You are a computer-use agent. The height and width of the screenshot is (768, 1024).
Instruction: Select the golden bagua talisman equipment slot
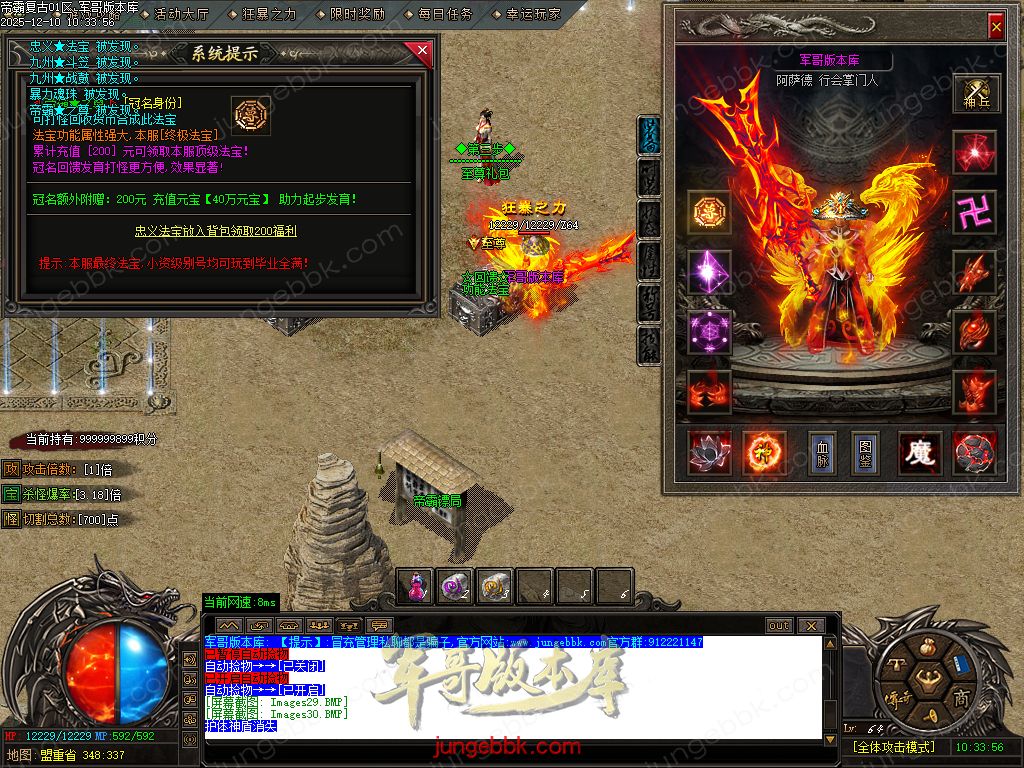click(x=709, y=212)
